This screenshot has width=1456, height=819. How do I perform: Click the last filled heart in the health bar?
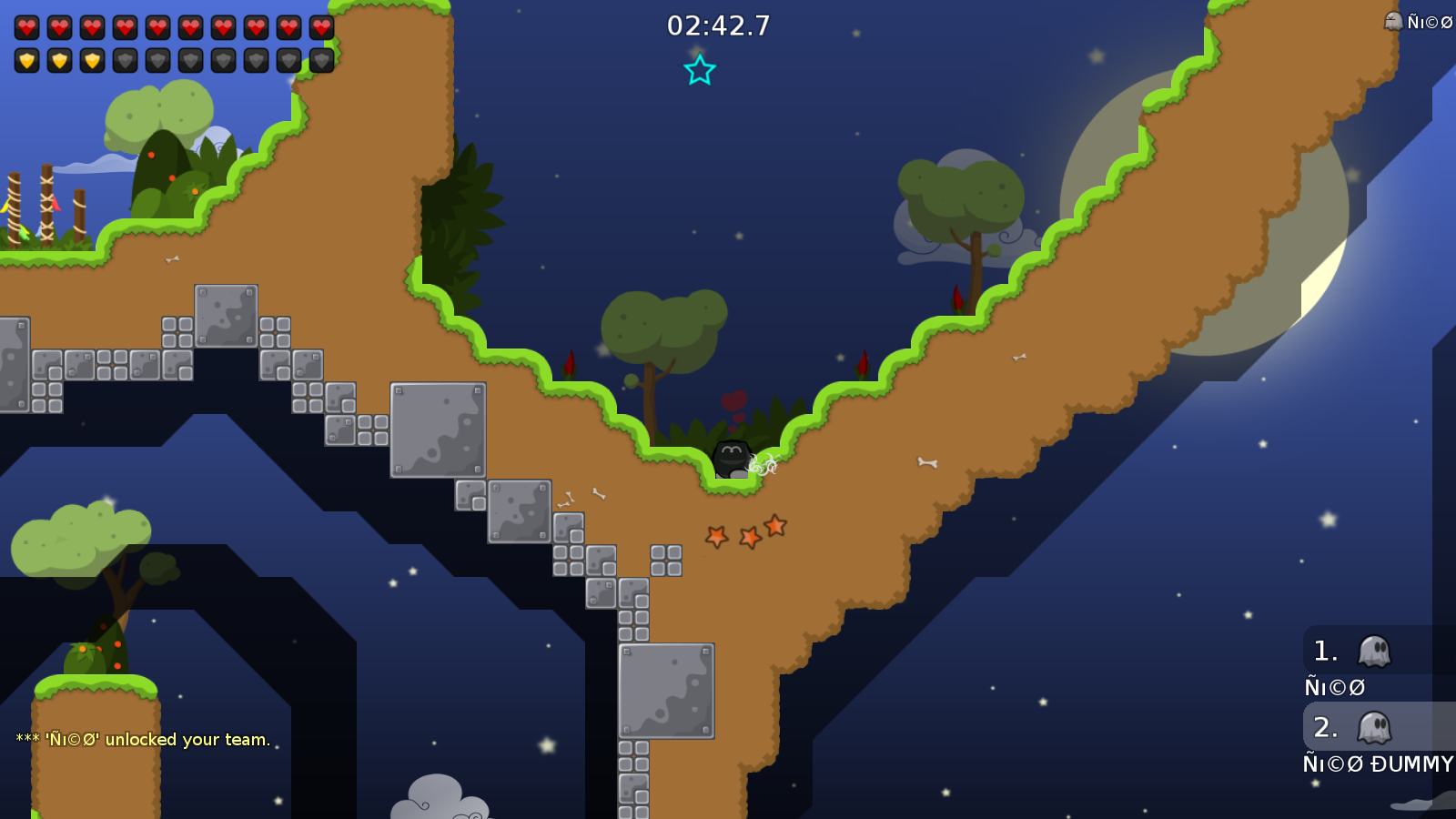320,25
